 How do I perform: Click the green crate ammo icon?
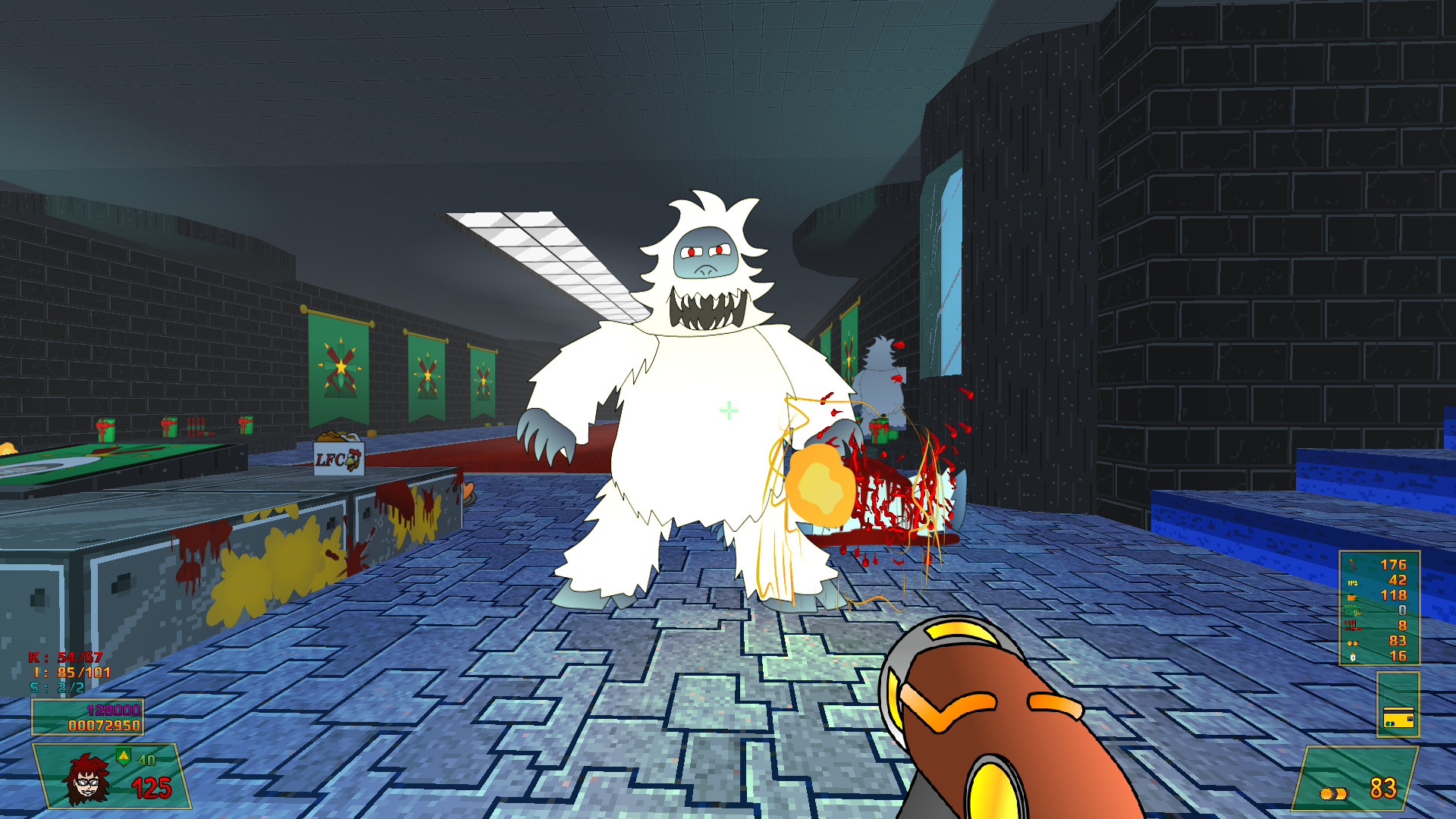[x=1352, y=610]
